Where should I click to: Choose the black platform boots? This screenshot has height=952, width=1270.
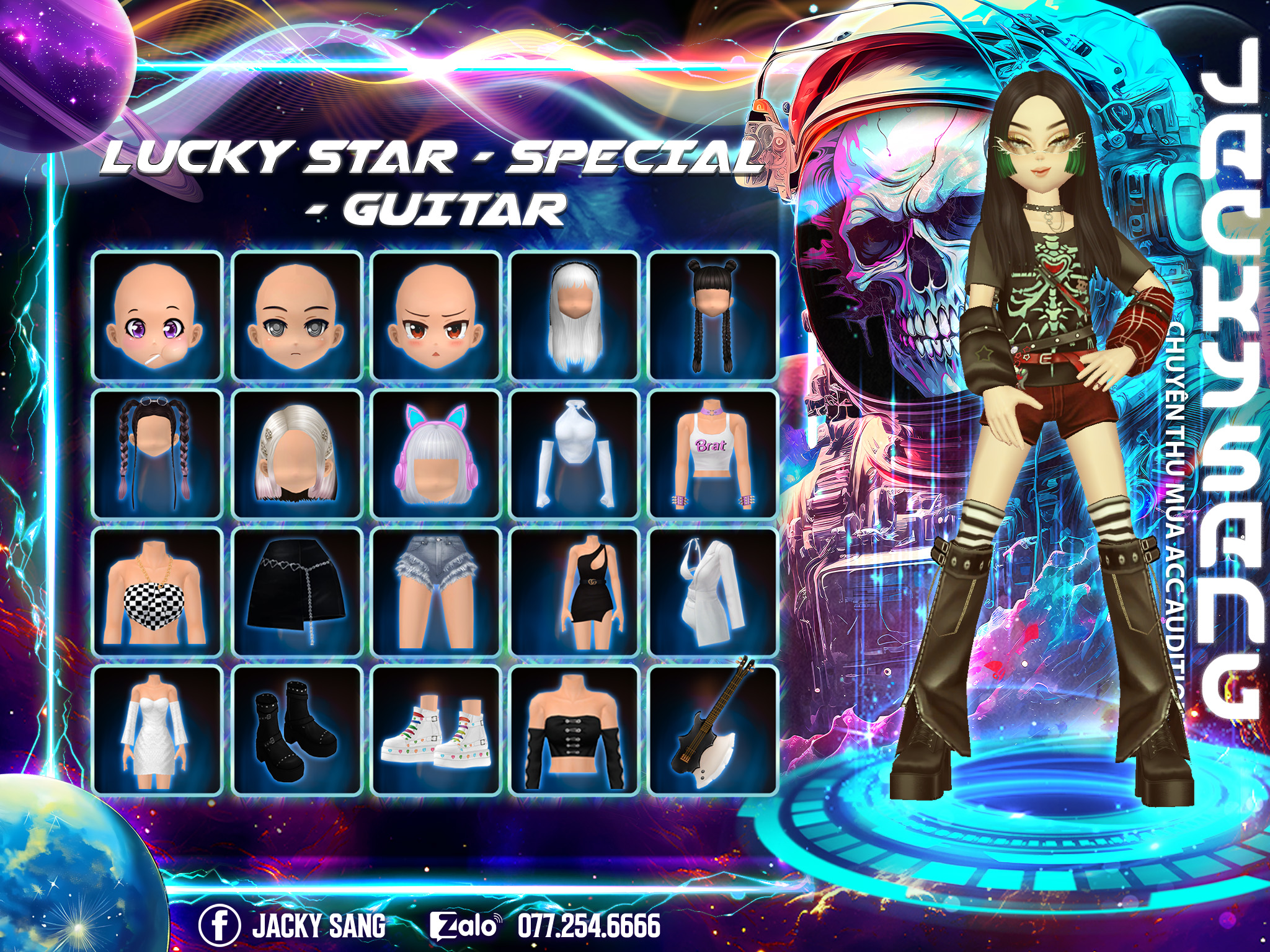(297, 730)
